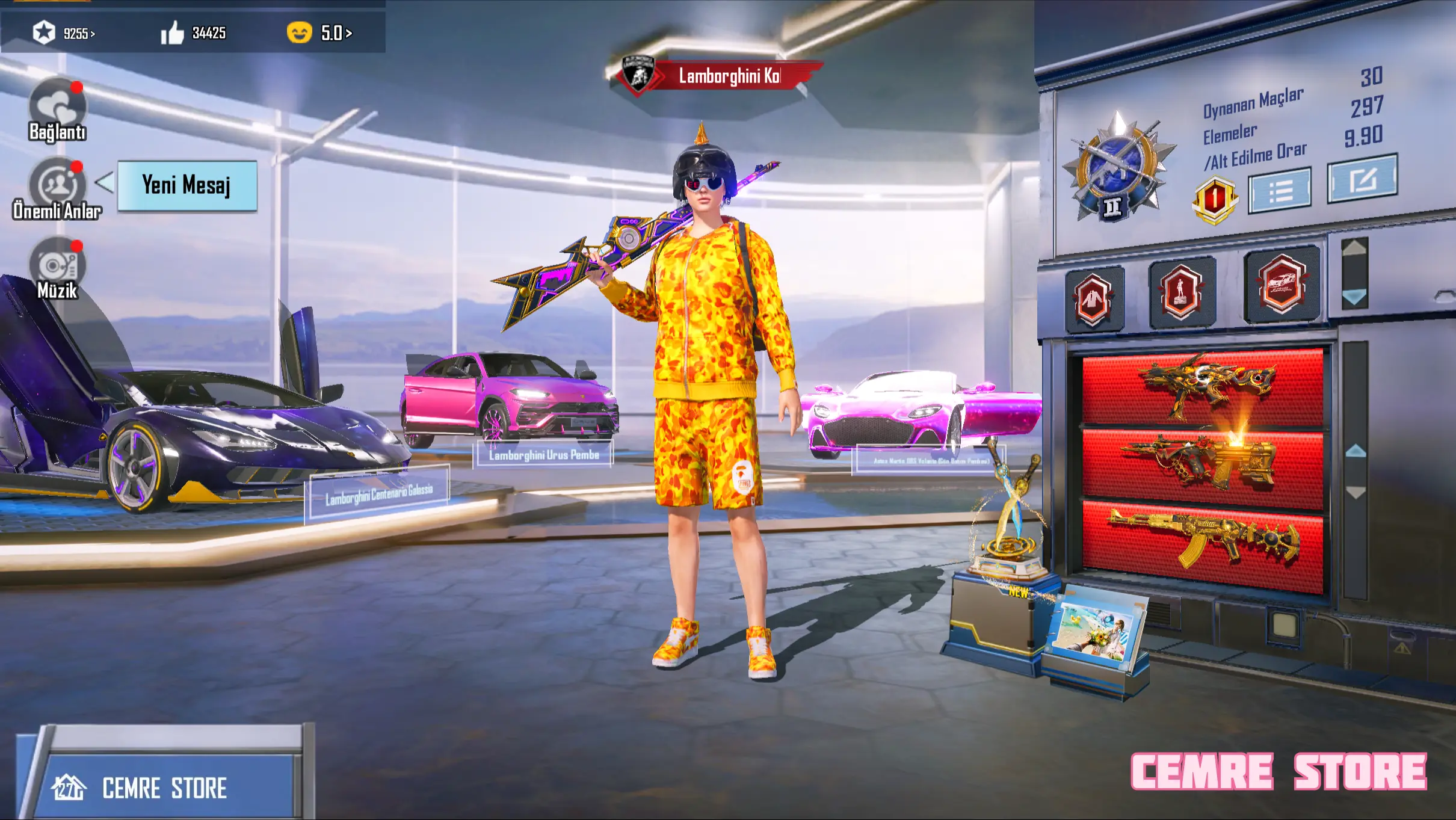The image size is (1456, 820).
Task: Open the popularity star counter 9255
Action: [x=64, y=33]
